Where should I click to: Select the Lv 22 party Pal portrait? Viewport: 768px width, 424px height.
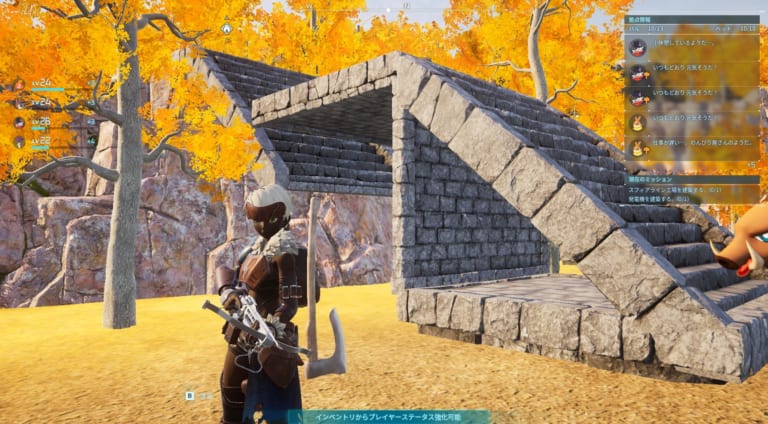coord(19,141)
